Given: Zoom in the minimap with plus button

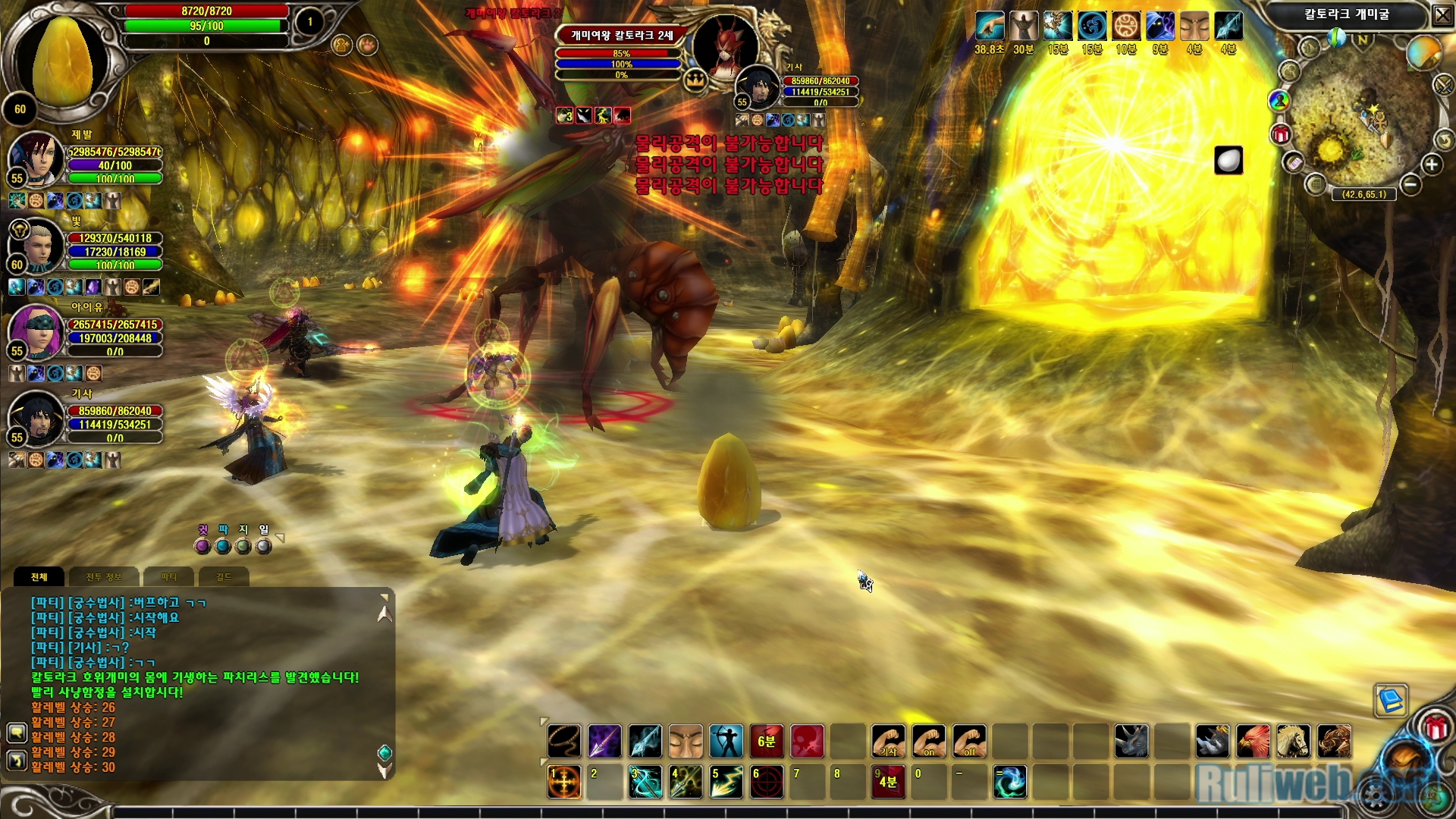Looking at the screenshot, I should tap(1431, 165).
